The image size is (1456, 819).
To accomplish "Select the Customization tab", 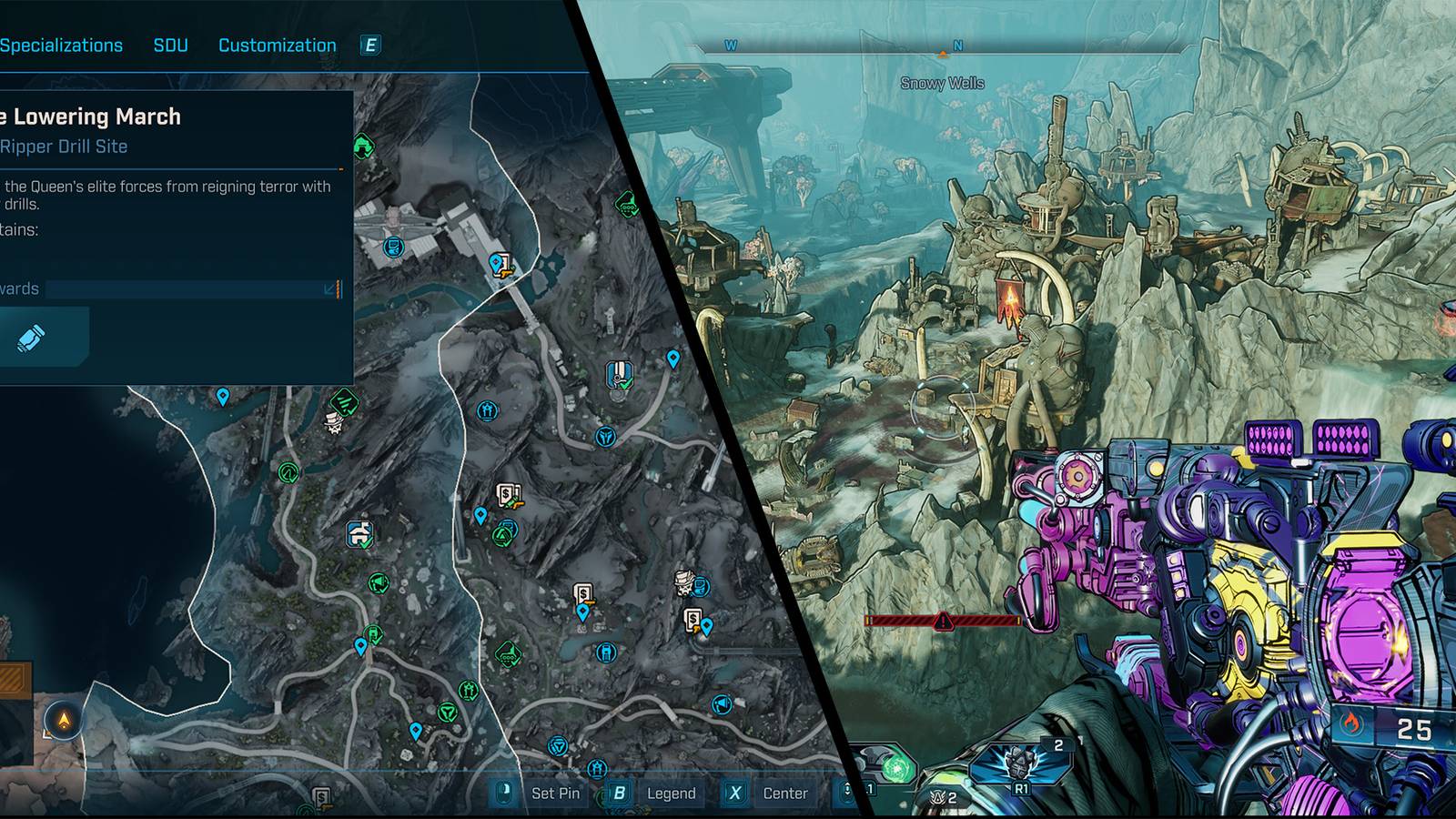I will 277,45.
